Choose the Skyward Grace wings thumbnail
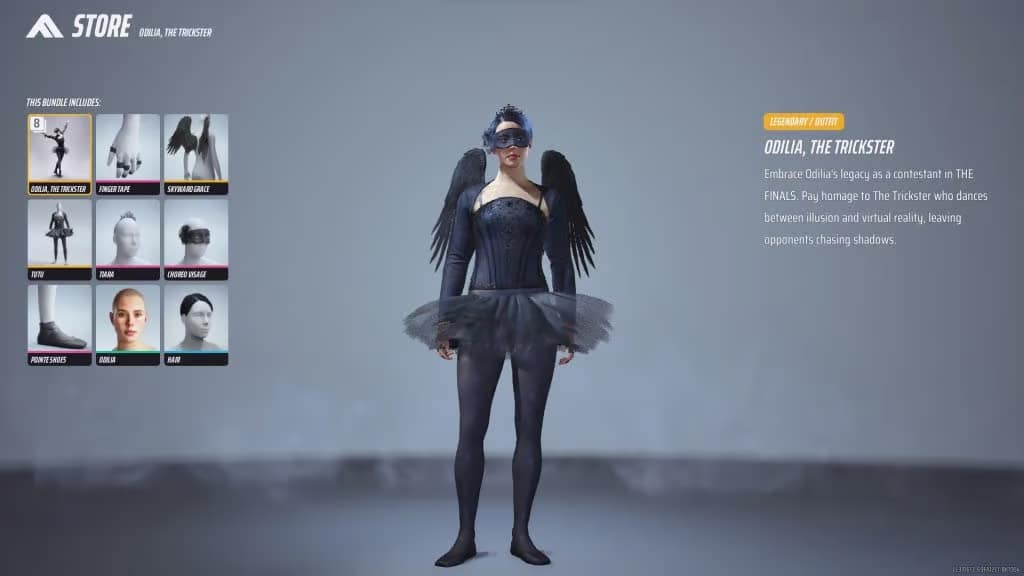 [x=196, y=153]
